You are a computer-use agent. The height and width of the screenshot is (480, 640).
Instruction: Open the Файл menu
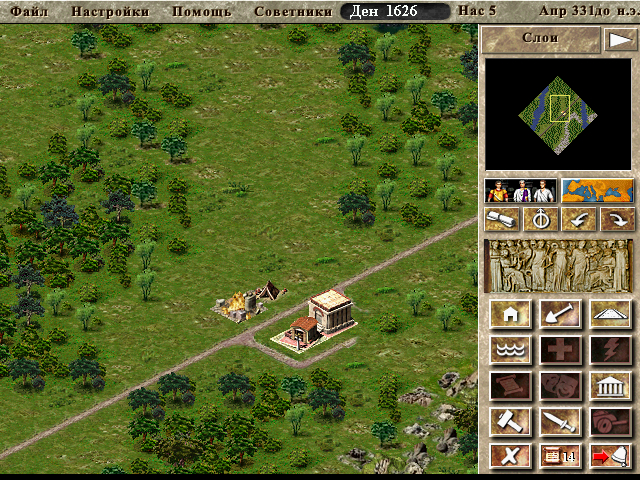click(x=29, y=12)
